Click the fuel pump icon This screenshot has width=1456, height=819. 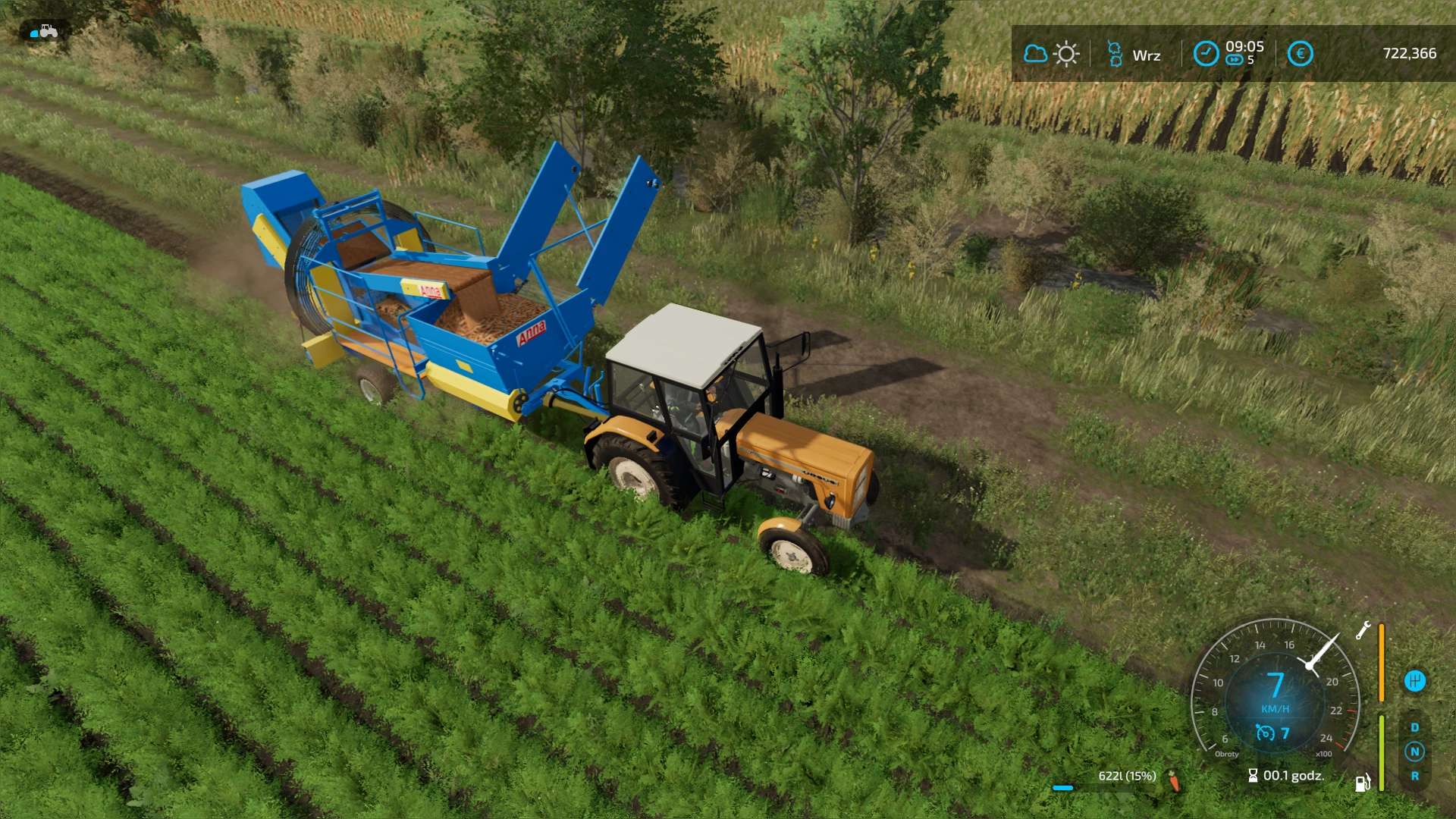pyautogui.click(x=1363, y=783)
